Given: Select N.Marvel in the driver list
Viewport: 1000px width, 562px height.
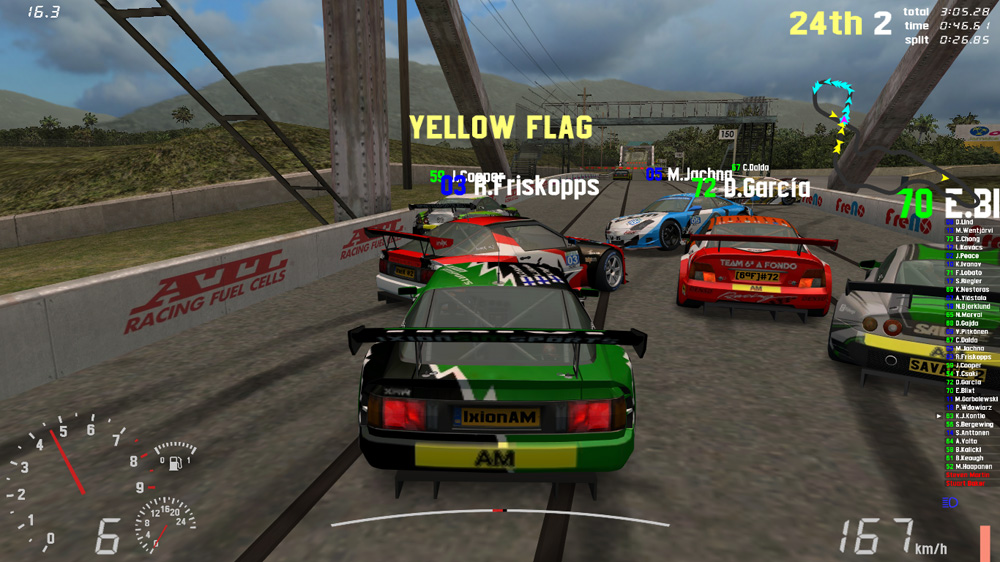Looking at the screenshot, I should (x=968, y=315).
